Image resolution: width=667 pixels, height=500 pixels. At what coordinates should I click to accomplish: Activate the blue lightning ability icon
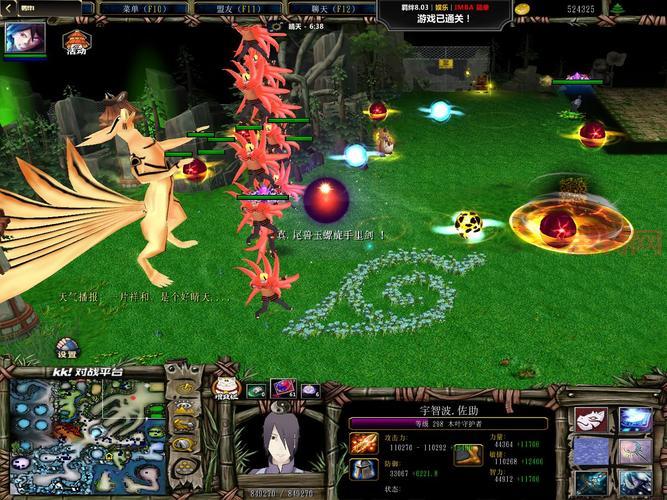(x=634, y=420)
